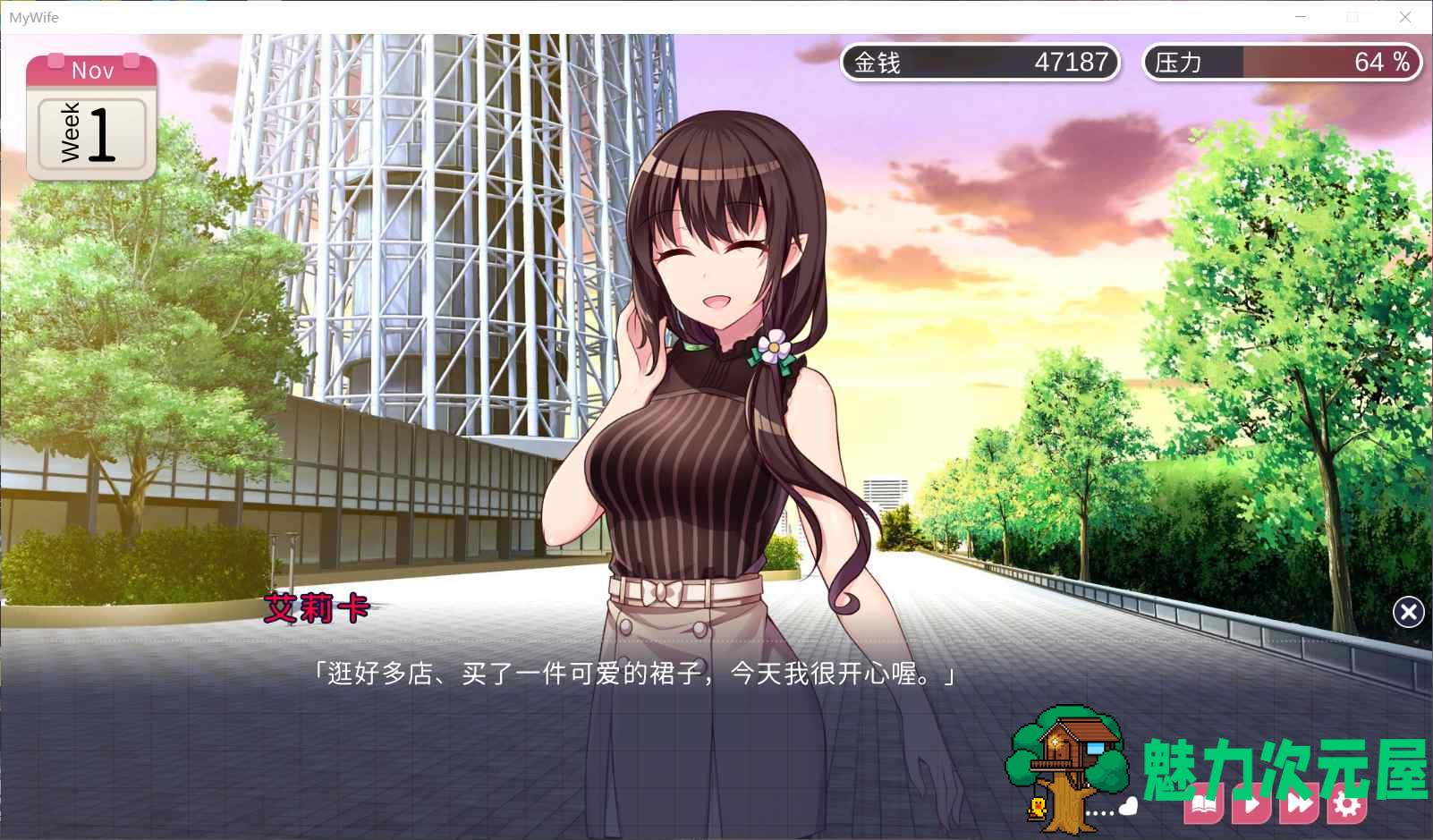Click the Nov label on the calendar

[x=93, y=70]
